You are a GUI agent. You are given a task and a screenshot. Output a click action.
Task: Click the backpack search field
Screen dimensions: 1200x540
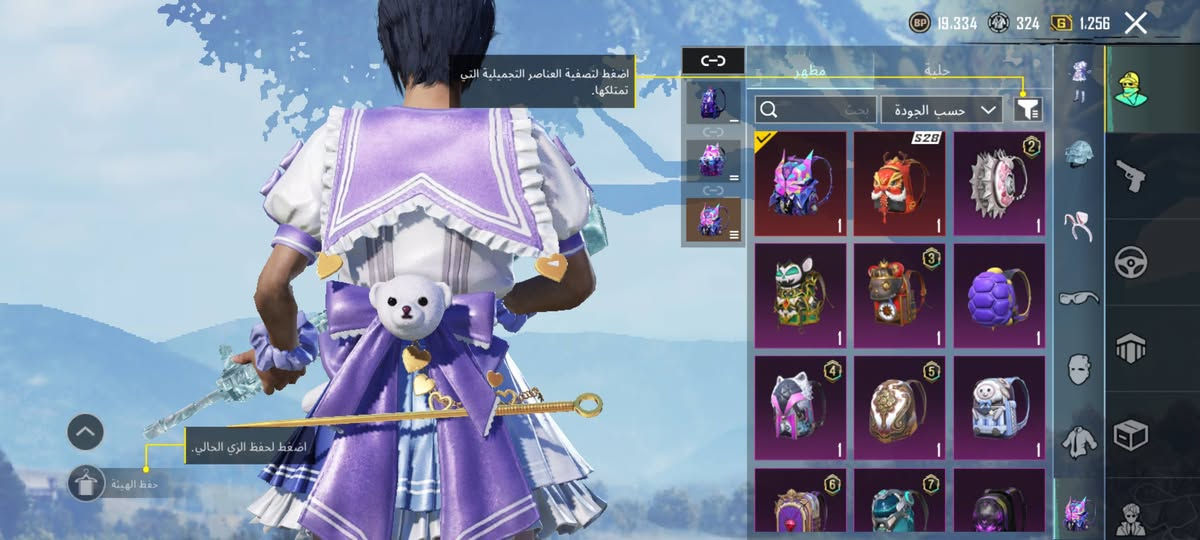(x=816, y=109)
